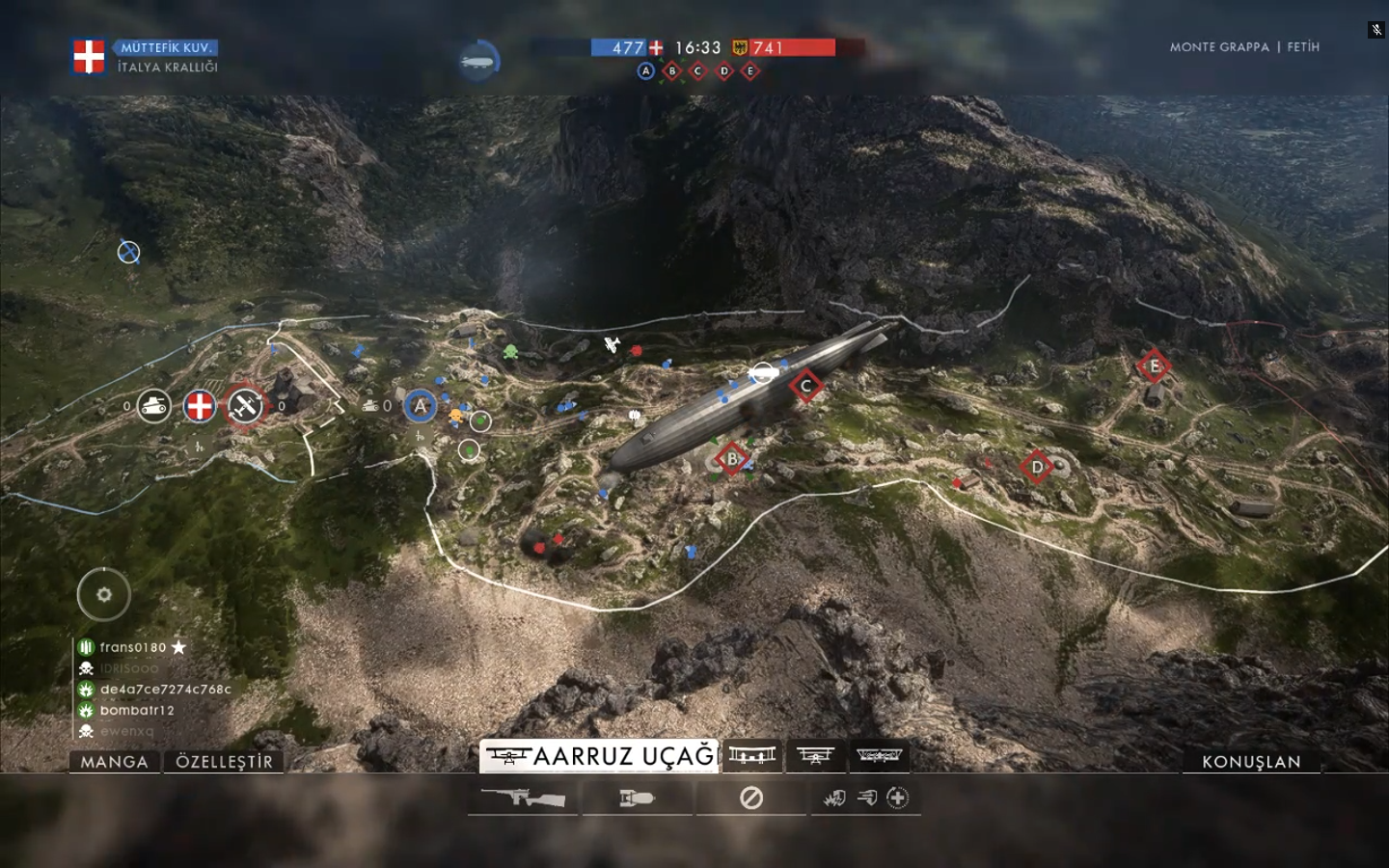Pick squadmate bombatr12 from the squad list
Viewport: 1389px width, 868px height.
pyautogui.click(x=137, y=710)
